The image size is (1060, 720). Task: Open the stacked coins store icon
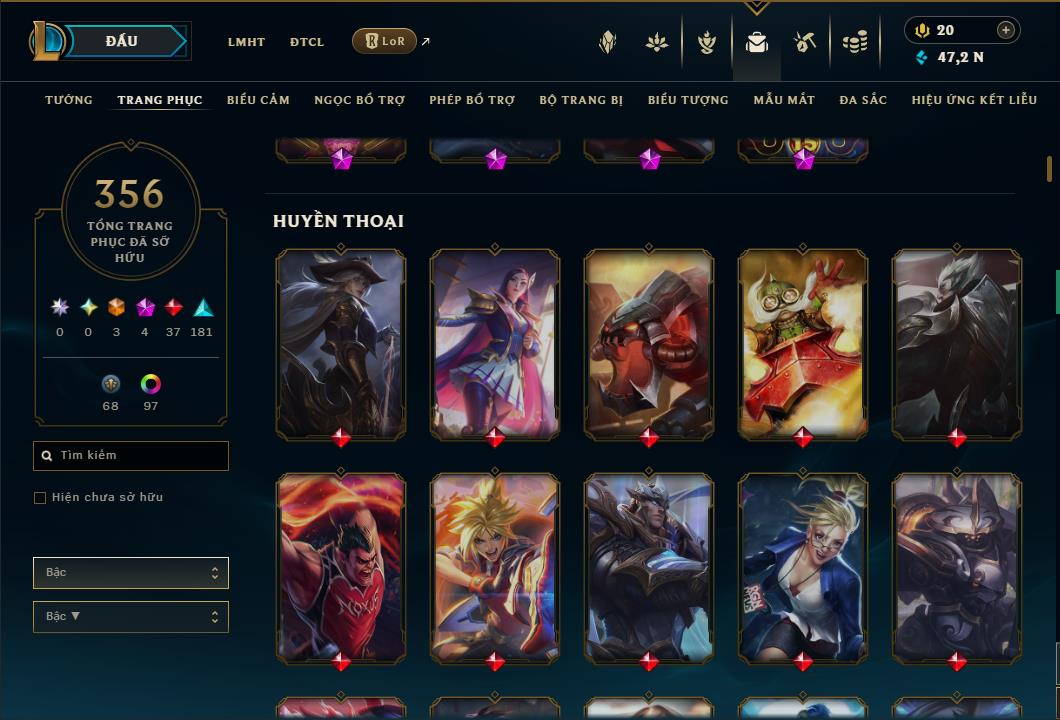(x=854, y=42)
